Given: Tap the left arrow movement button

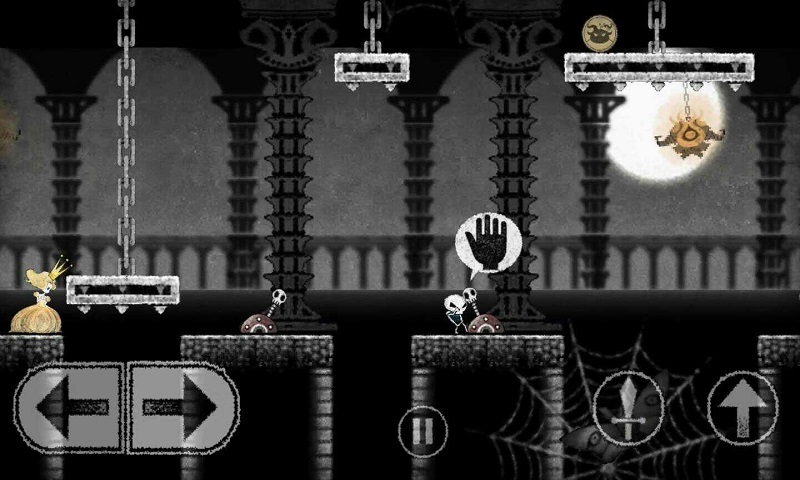Looking at the screenshot, I should 68,407.
